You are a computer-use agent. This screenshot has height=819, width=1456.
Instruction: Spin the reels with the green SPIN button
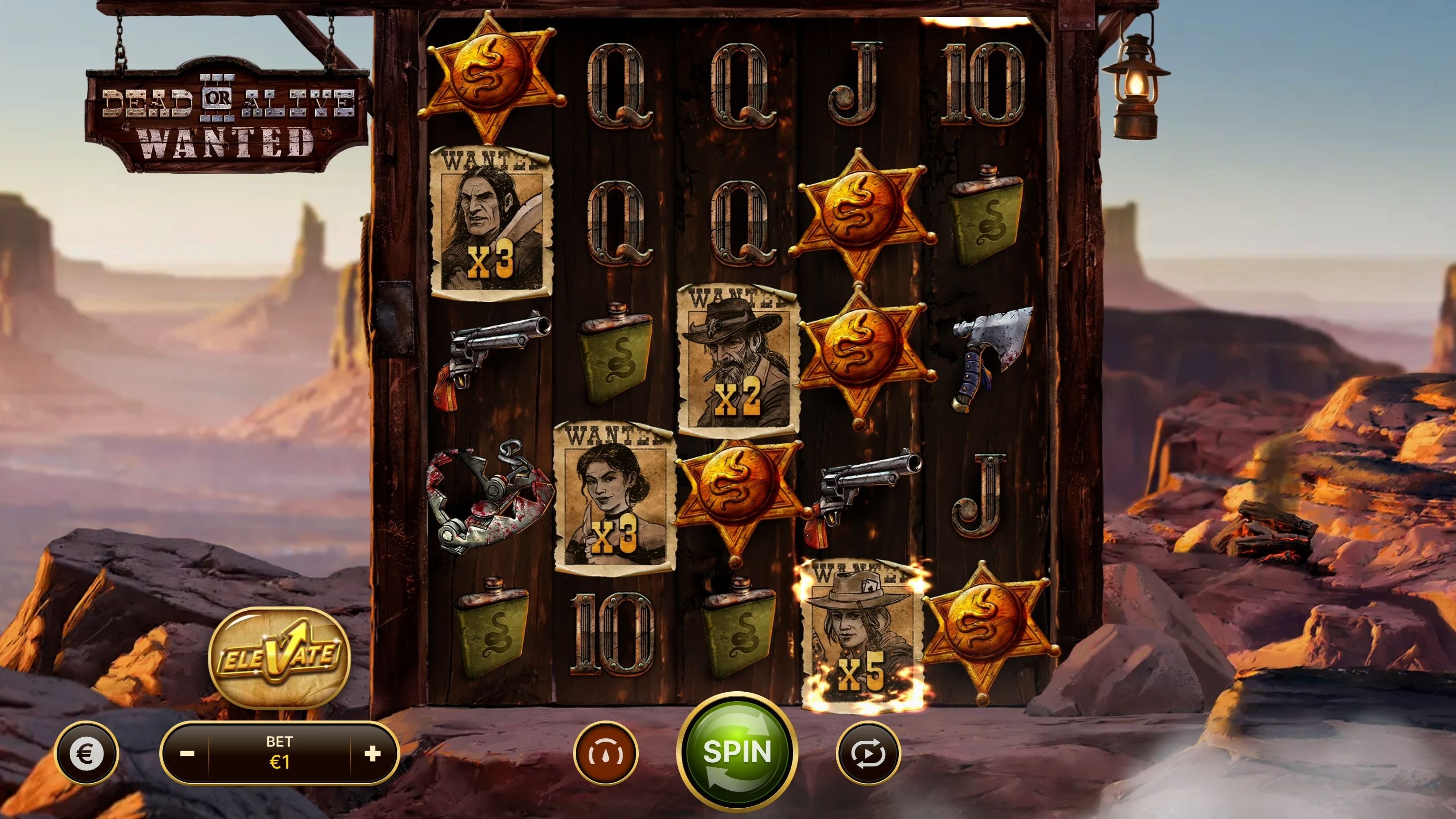point(737,752)
